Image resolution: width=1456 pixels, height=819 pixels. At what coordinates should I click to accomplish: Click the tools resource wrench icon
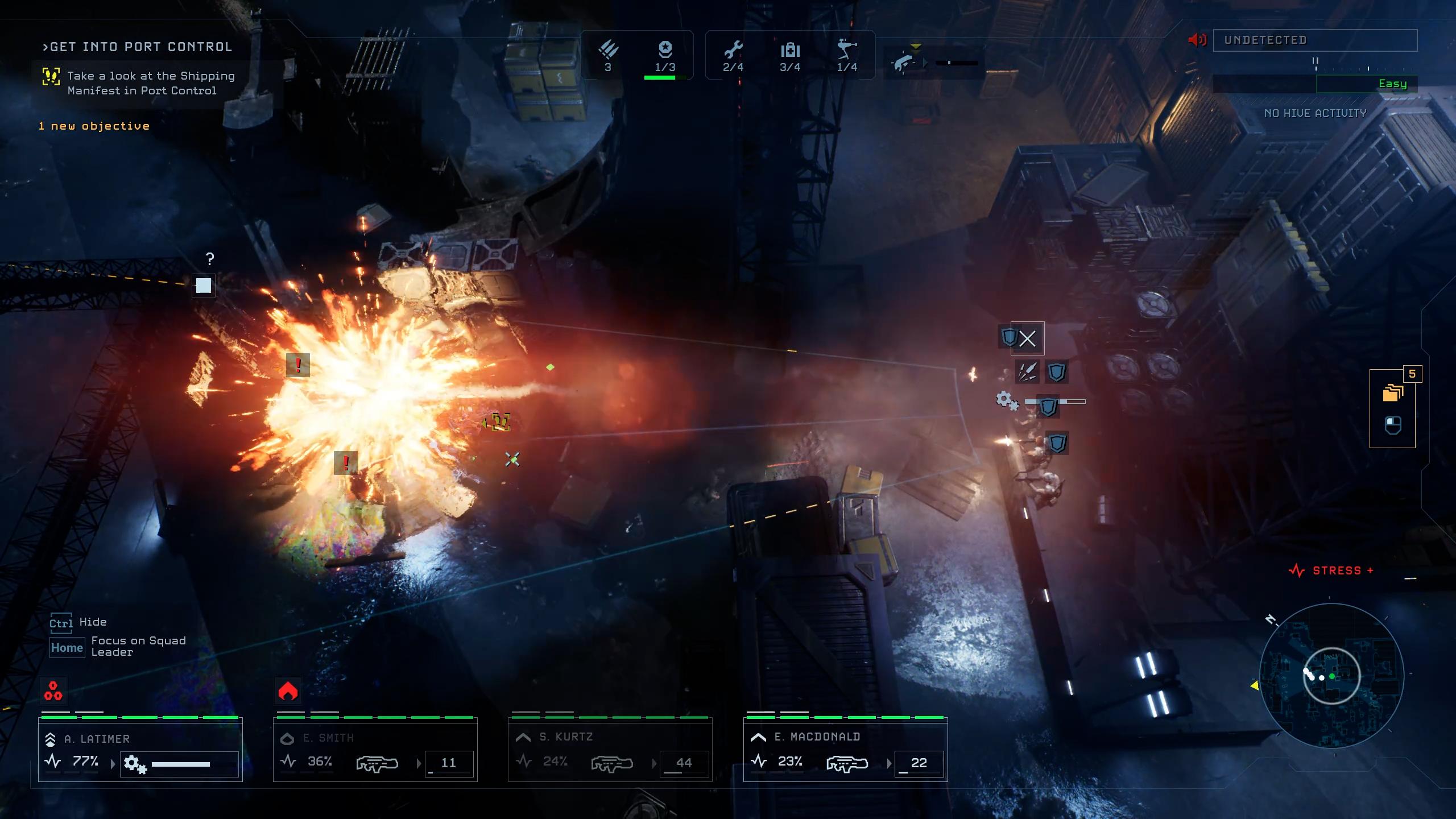pos(733,51)
